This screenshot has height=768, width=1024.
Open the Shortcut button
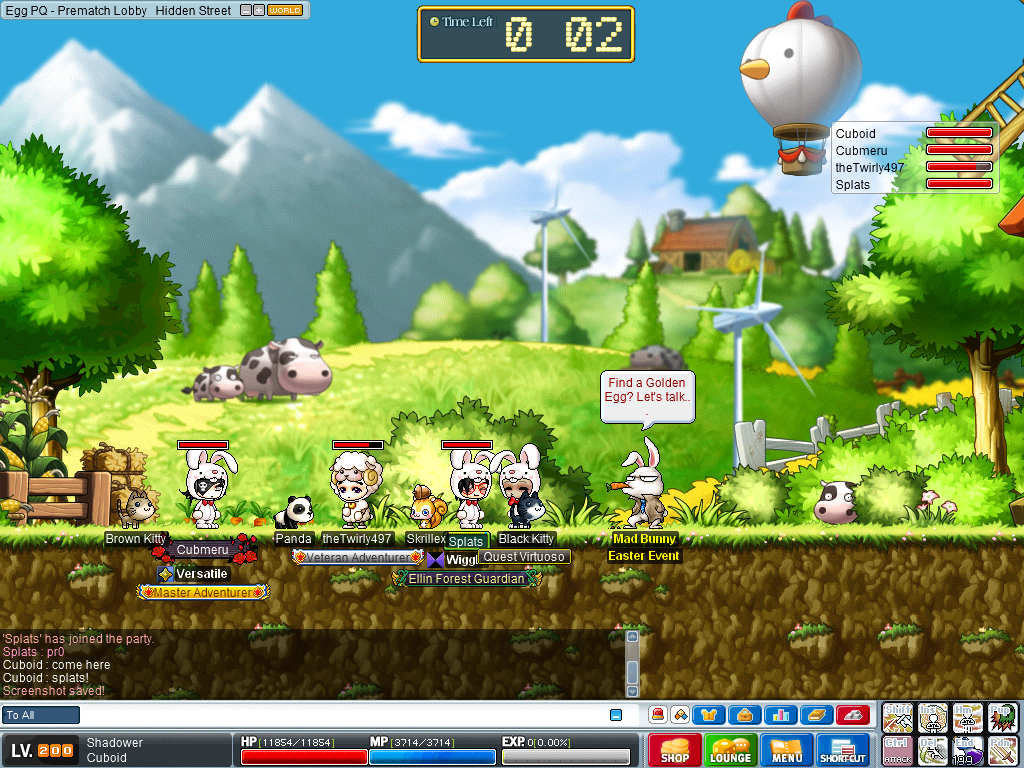point(843,750)
